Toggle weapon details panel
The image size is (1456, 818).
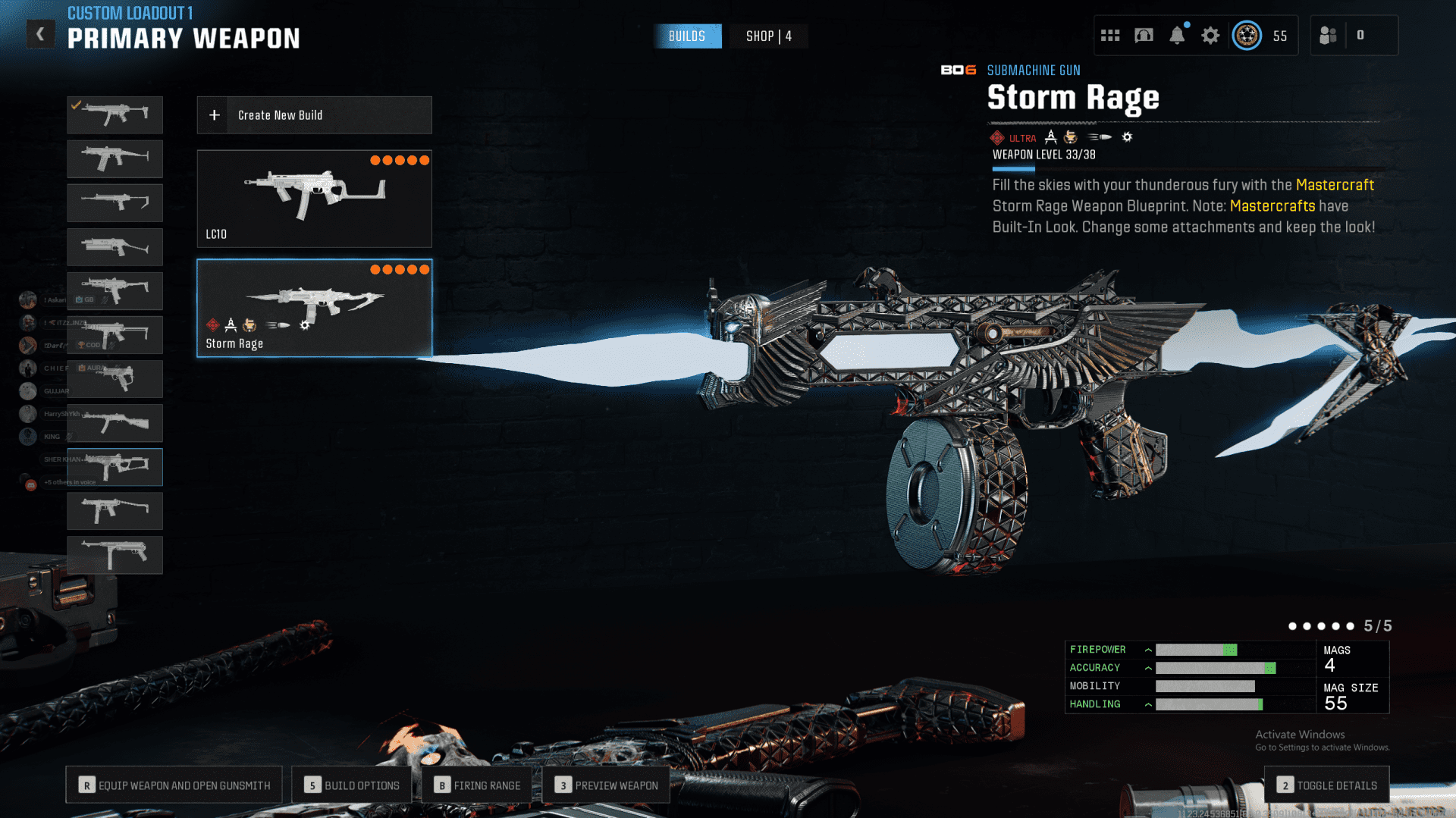click(1326, 785)
